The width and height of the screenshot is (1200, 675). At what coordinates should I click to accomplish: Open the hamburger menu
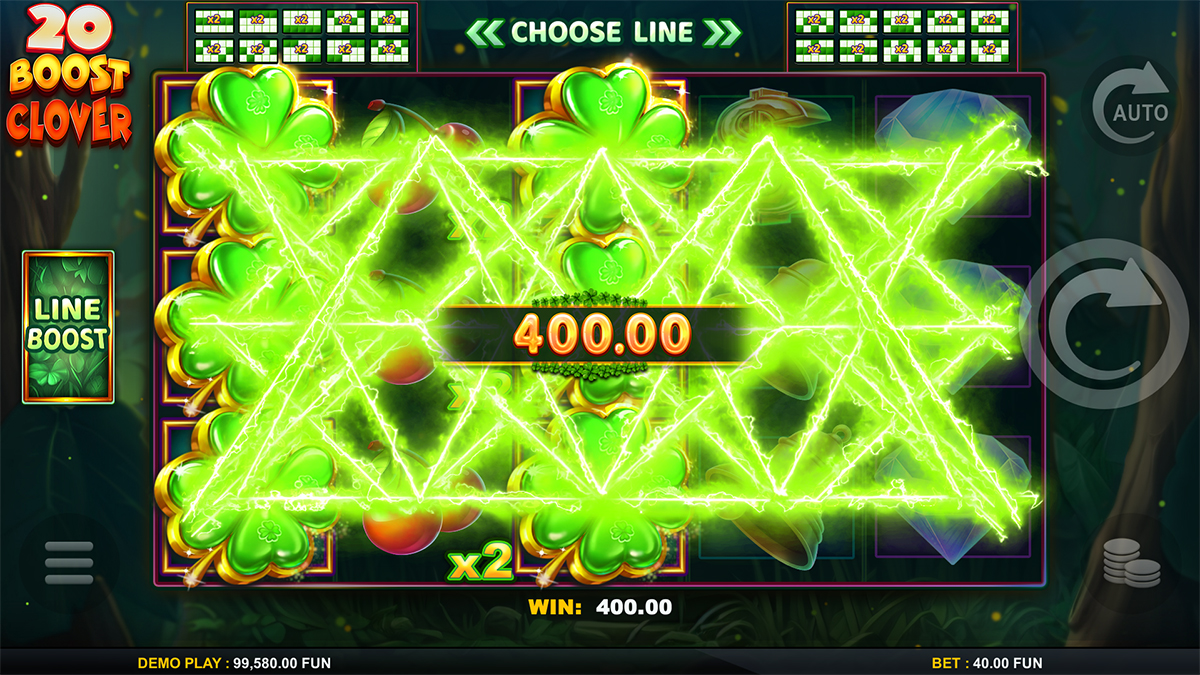tap(69, 564)
